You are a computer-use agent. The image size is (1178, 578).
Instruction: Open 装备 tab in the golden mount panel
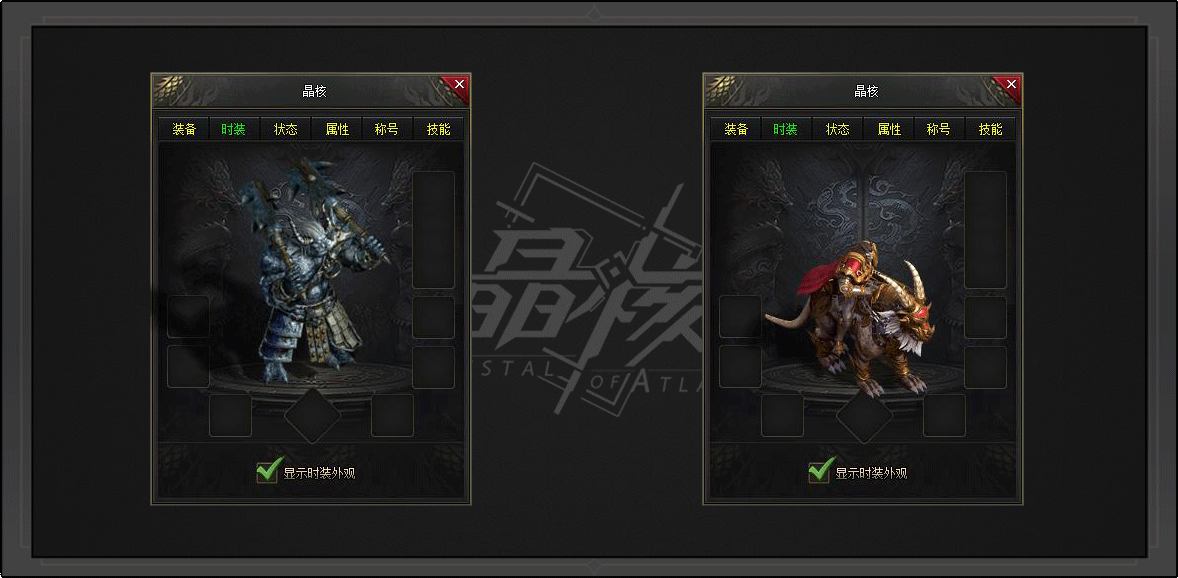pos(736,130)
